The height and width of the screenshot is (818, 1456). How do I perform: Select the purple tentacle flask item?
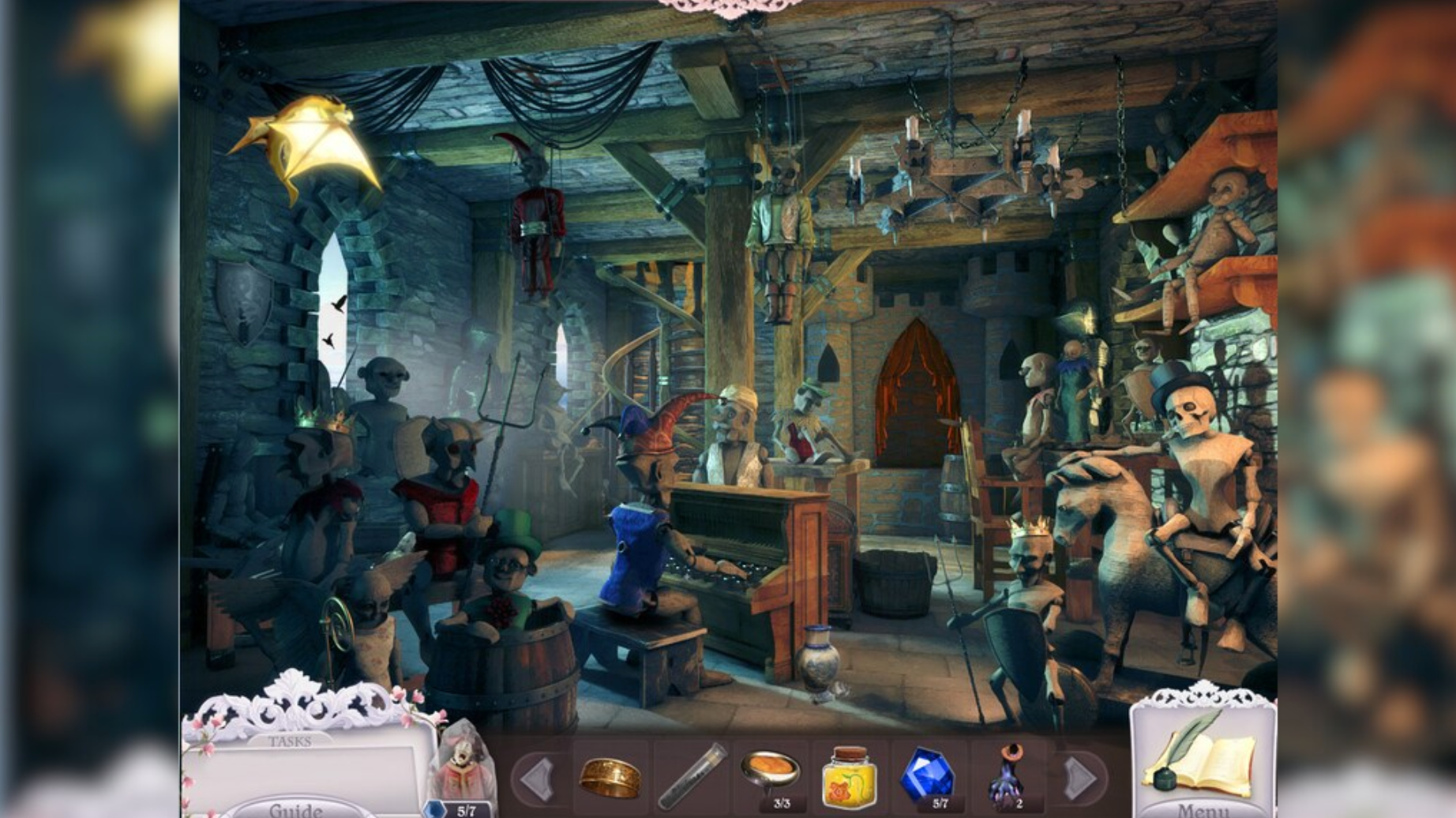click(x=1008, y=775)
